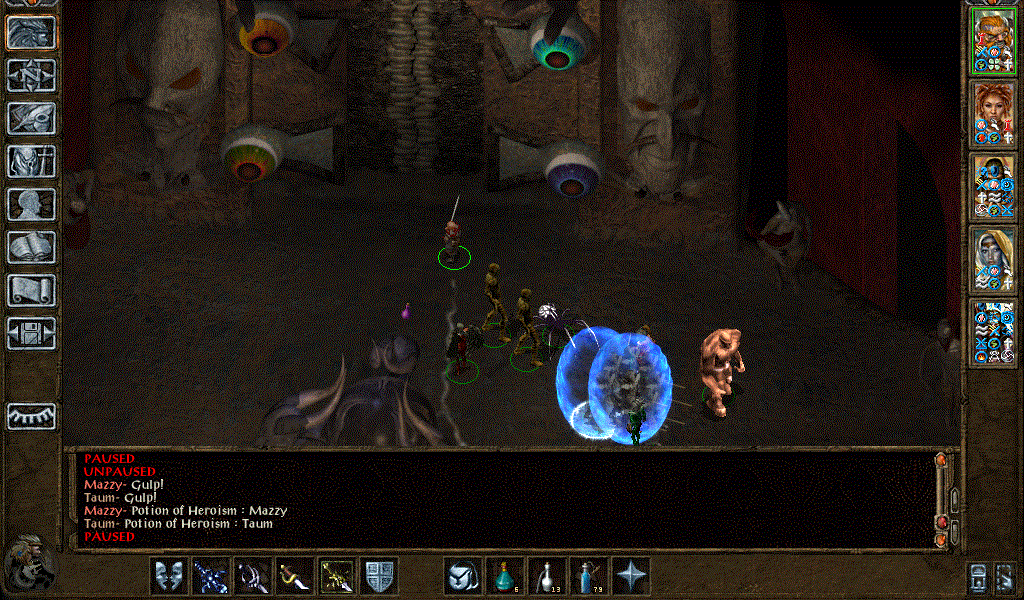Select the hooded pale-faced character portrait
The width and height of the screenshot is (1024, 600).
(x=994, y=260)
